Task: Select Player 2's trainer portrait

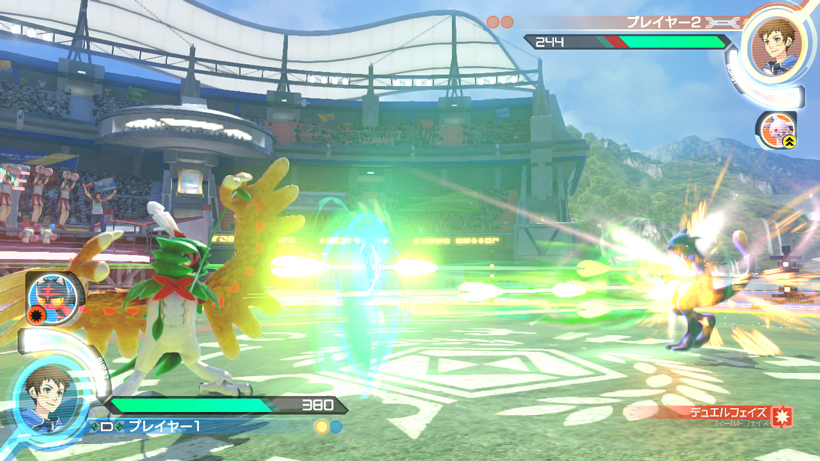Action: click(774, 47)
